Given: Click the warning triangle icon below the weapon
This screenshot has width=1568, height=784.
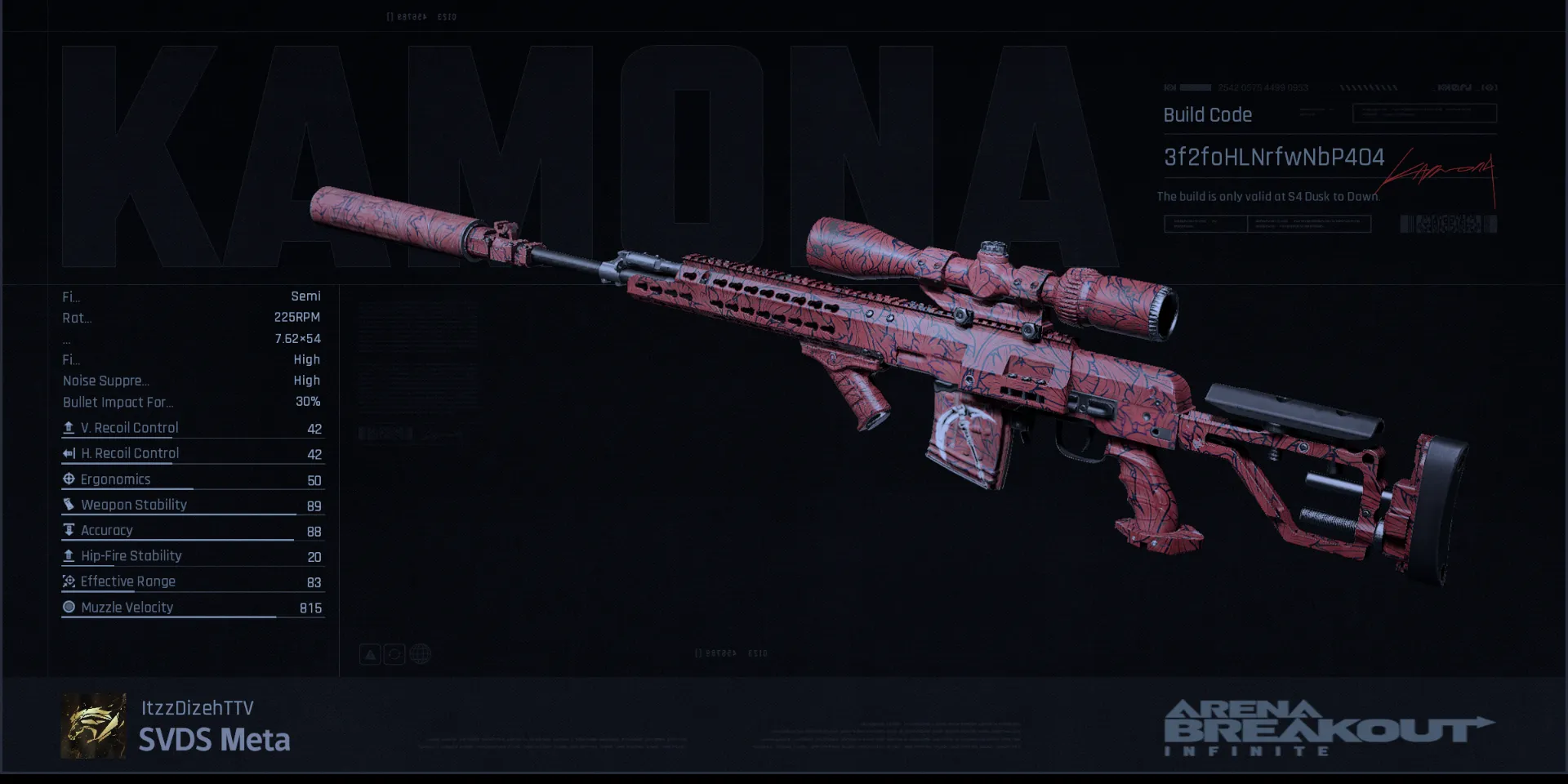Looking at the screenshot, I should point(370,653).
